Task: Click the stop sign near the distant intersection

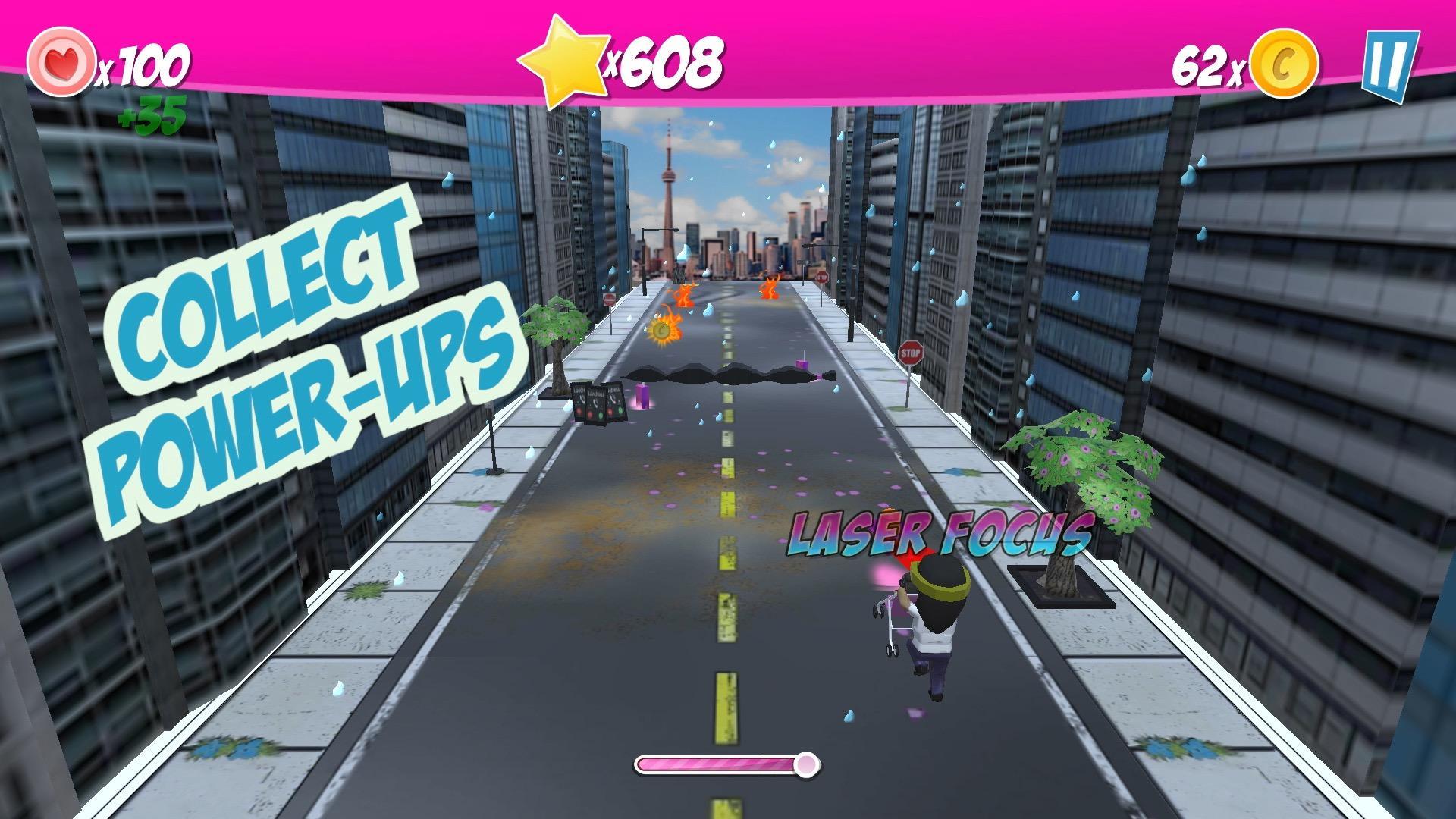Action: pos(821,278)
